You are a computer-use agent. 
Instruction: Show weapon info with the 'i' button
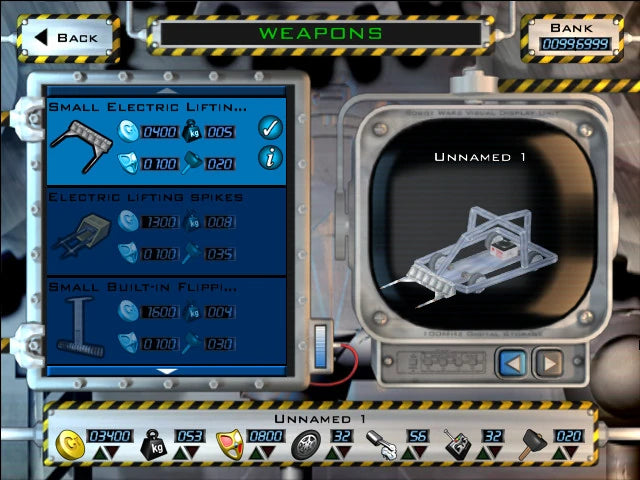(268, 157)
